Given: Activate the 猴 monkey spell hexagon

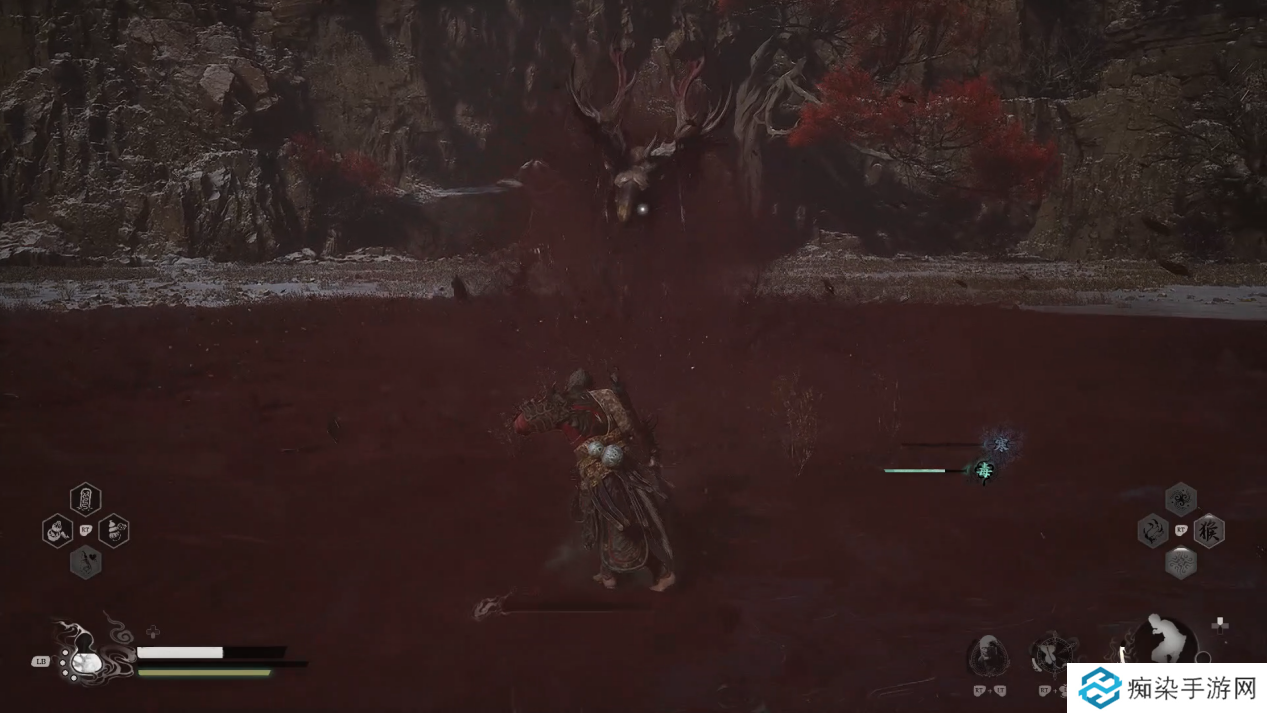Looking at the screenshot, I should (x=1209, y=530).
